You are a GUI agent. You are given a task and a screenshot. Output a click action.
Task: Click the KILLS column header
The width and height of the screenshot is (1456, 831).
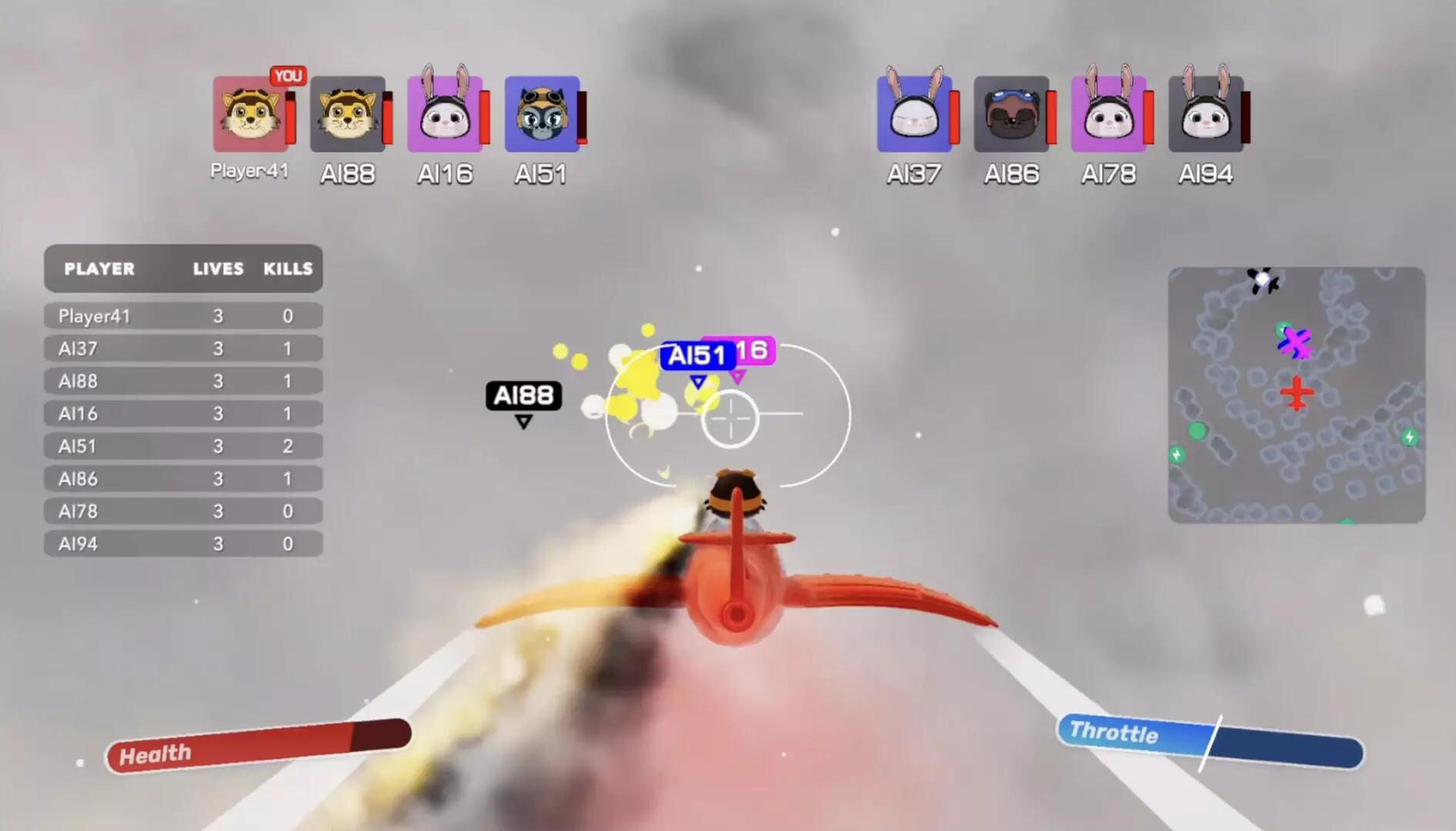[287, 269]
